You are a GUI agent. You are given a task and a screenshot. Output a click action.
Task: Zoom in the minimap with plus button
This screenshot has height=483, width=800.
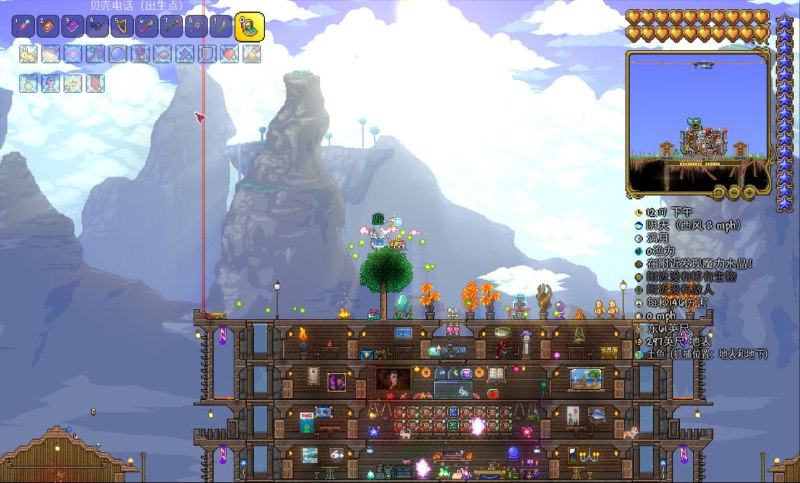point(750,190)
